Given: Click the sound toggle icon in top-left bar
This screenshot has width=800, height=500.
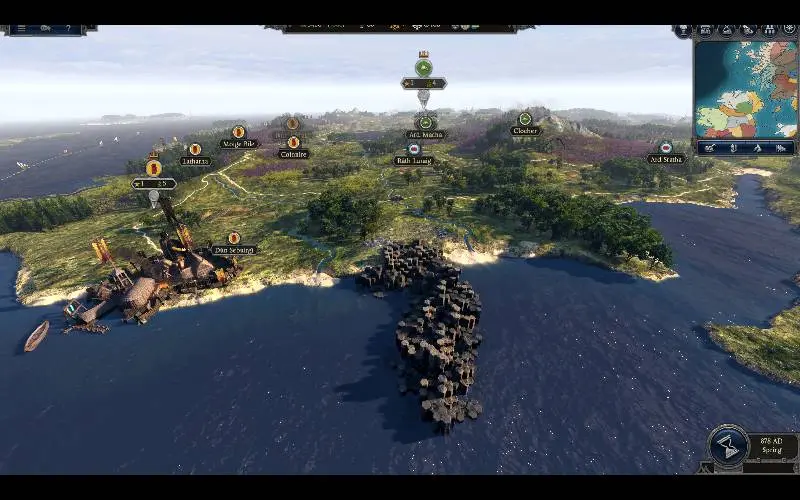Looking at the screenshot, I should tap(45, 29).
